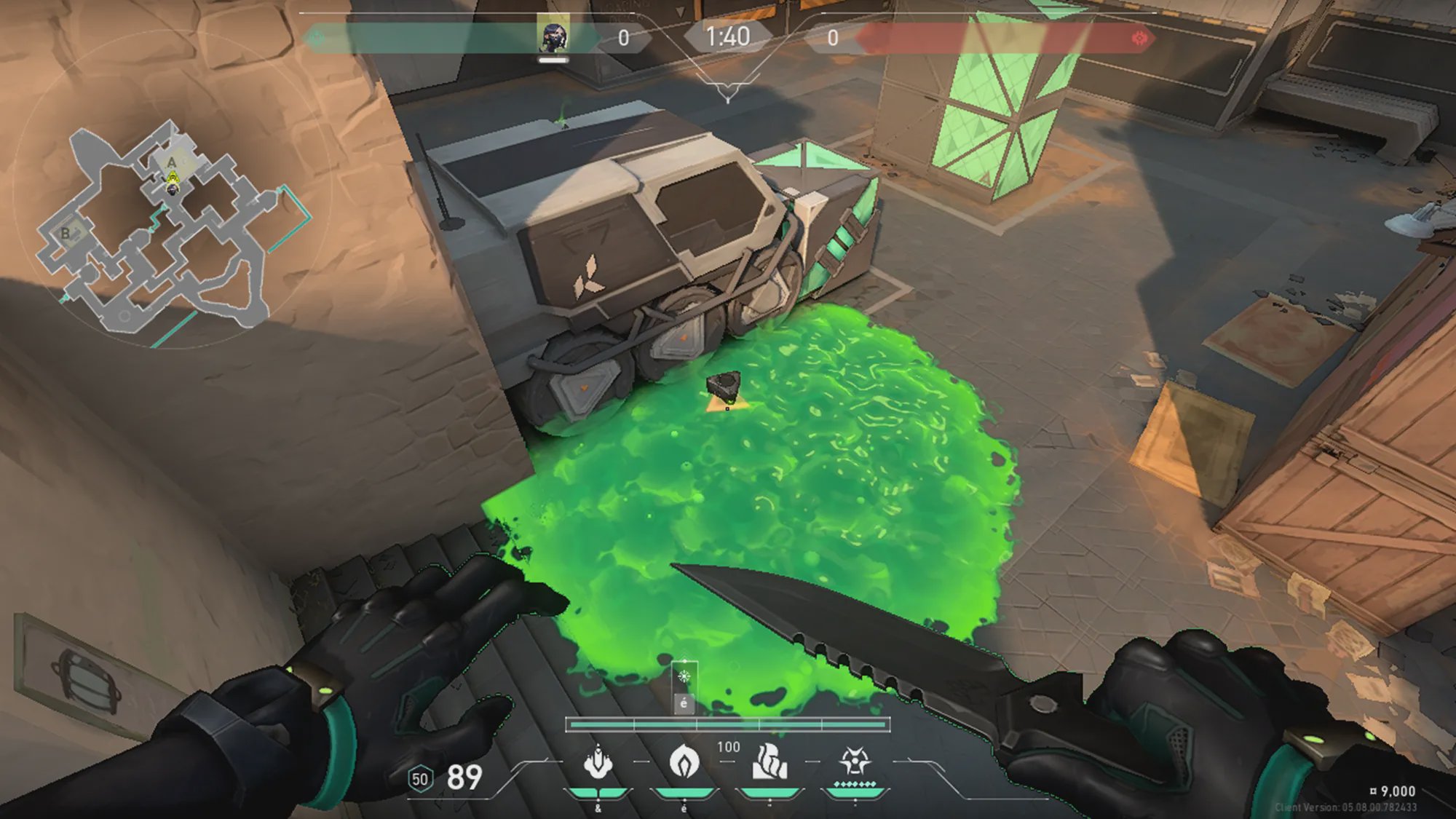Click the B site marker on minimap
1456x819 pixels.
[x=66, y=234]
